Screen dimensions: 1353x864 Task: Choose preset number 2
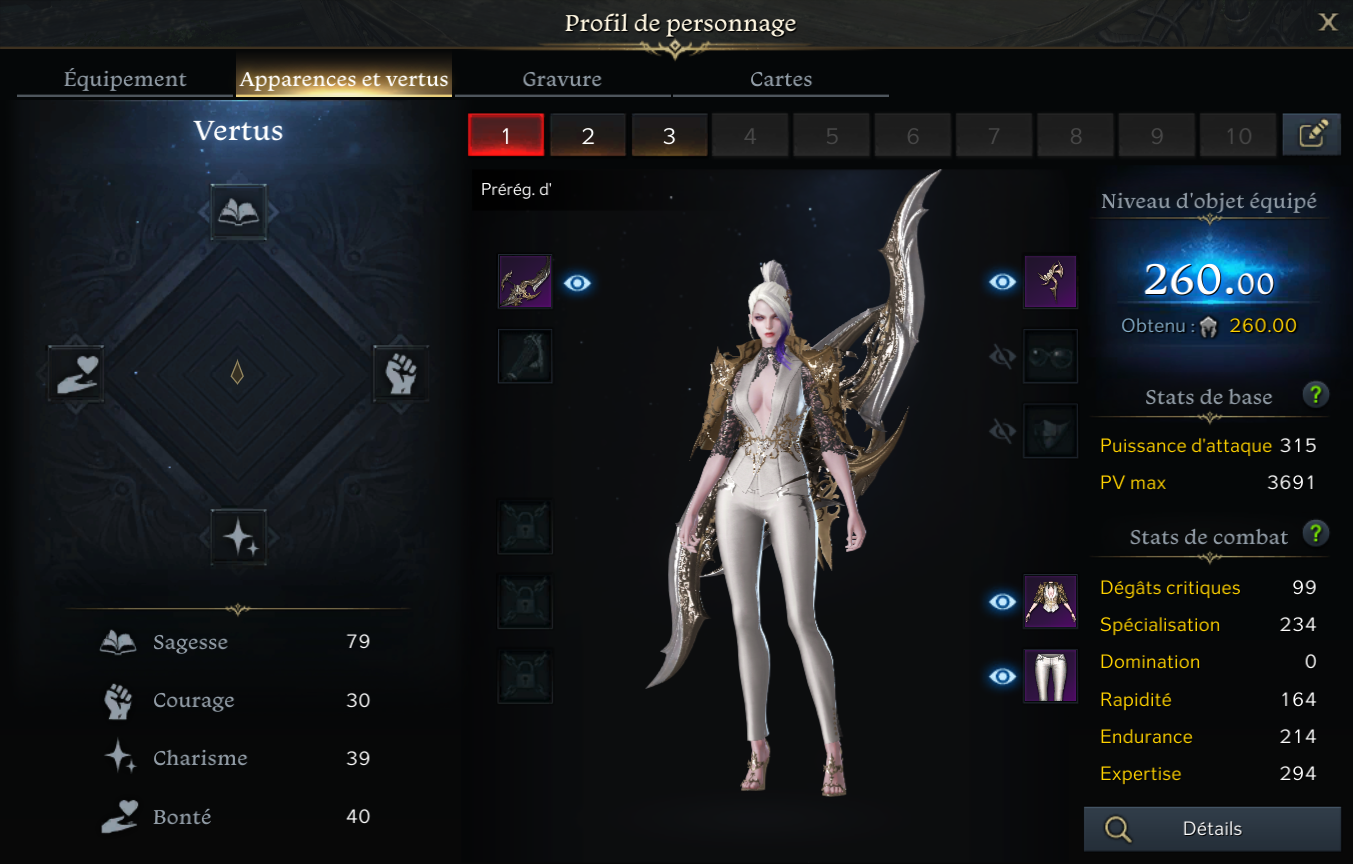588,136
